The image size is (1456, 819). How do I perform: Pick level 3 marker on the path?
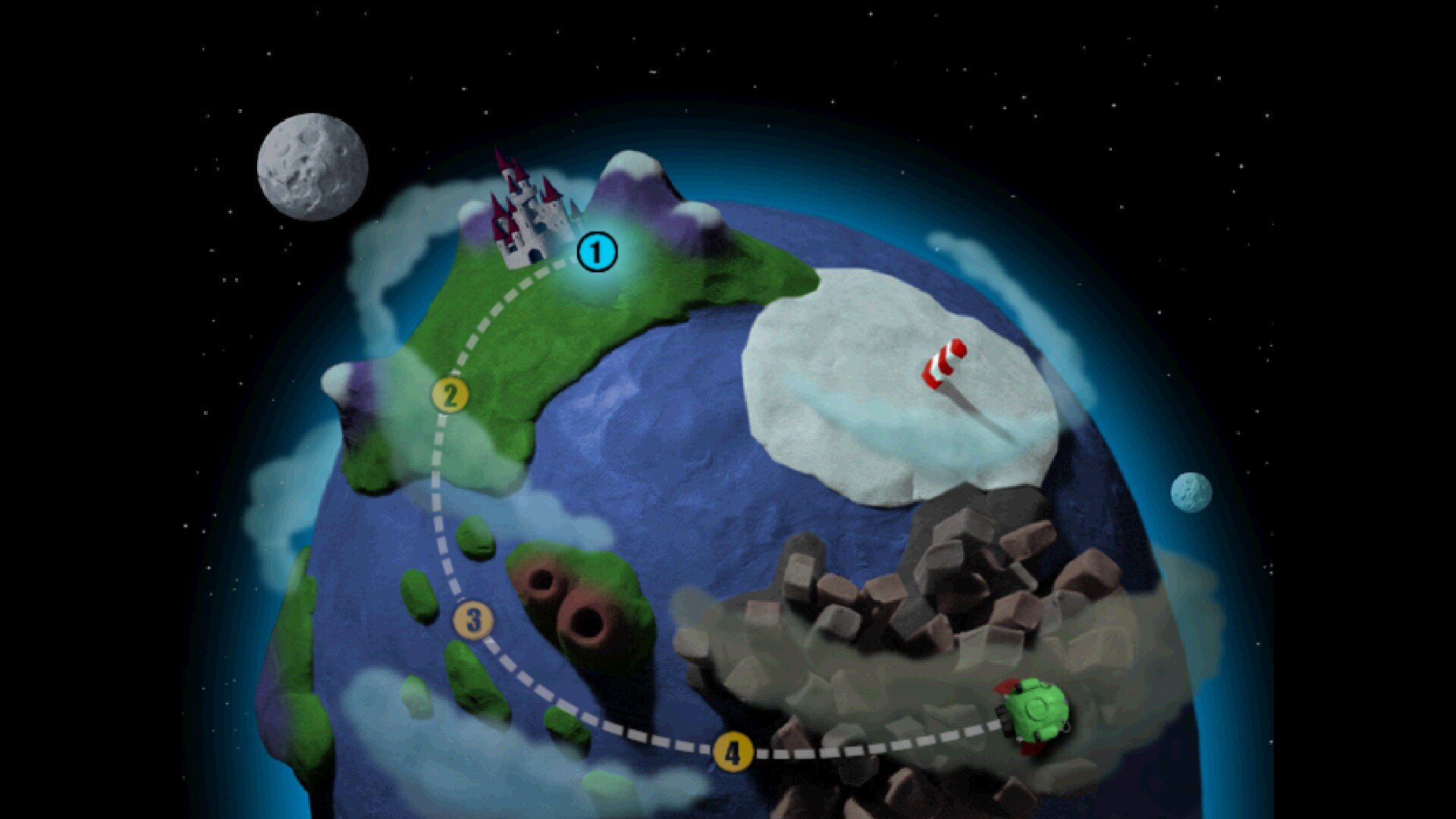point(474,620)
